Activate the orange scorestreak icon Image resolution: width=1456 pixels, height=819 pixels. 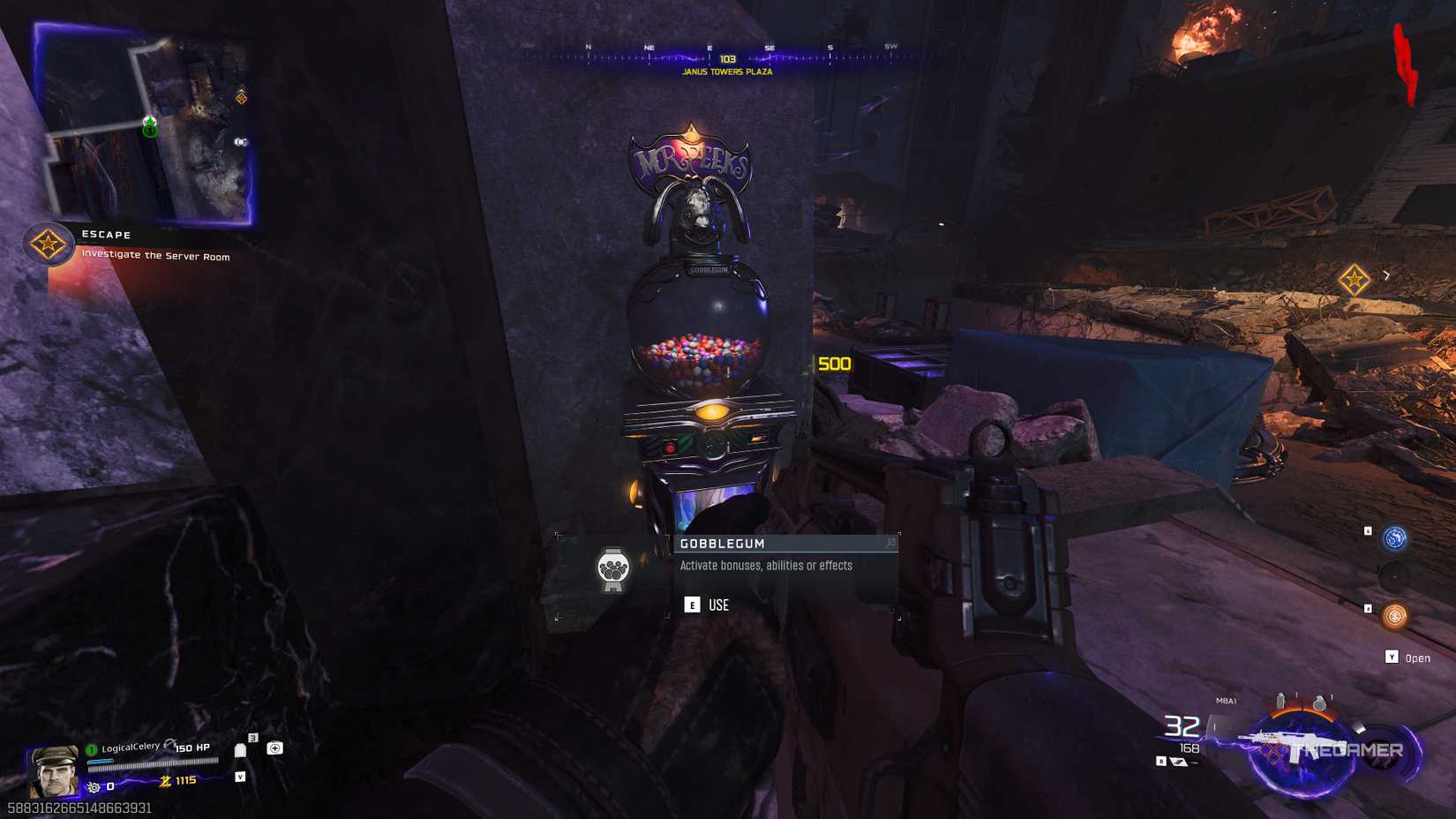(1396, 615)
